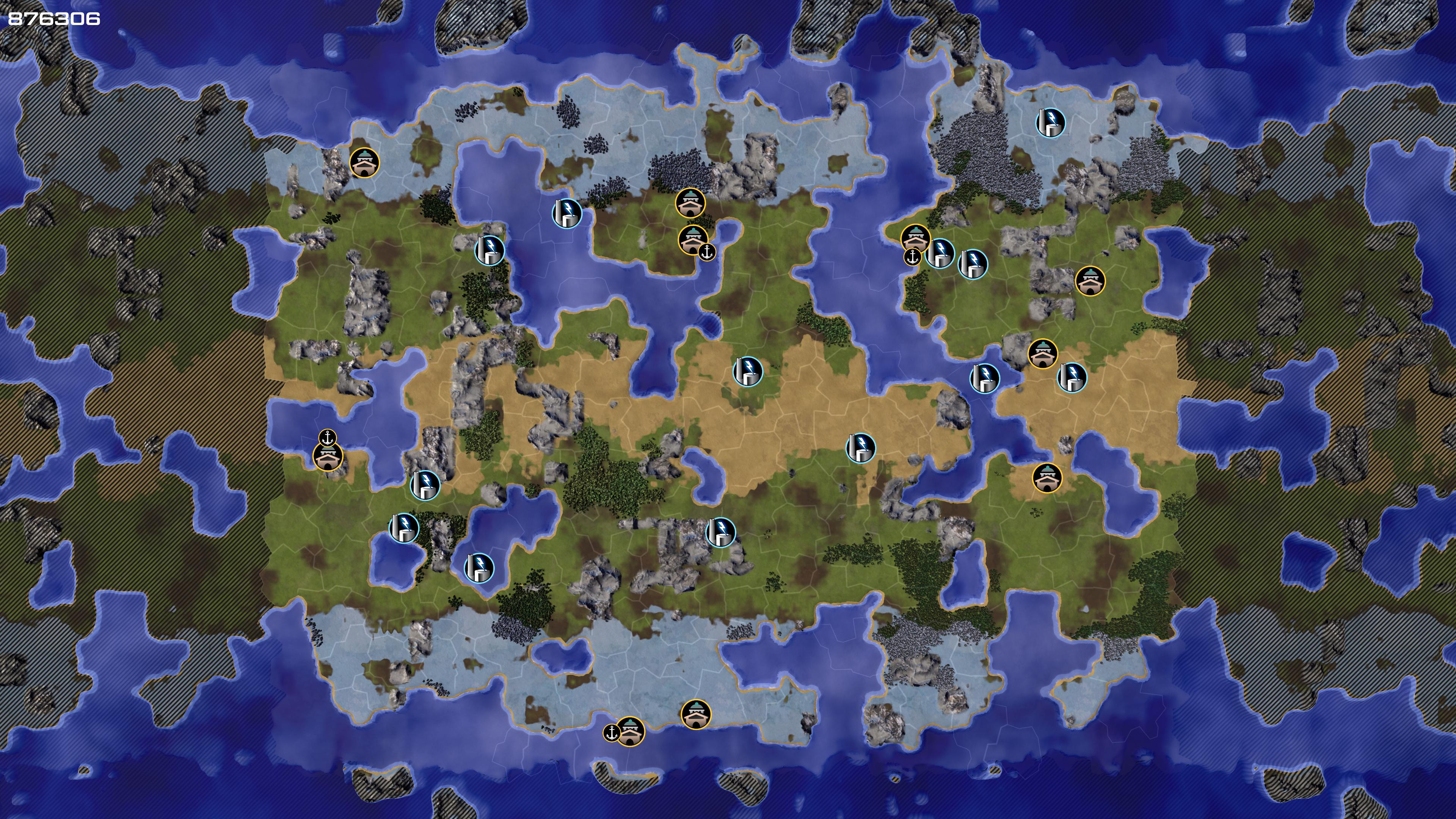
Task: Select the lone power marker on the snowfield
Action: pyautogui.click(x=1050, y=122)
